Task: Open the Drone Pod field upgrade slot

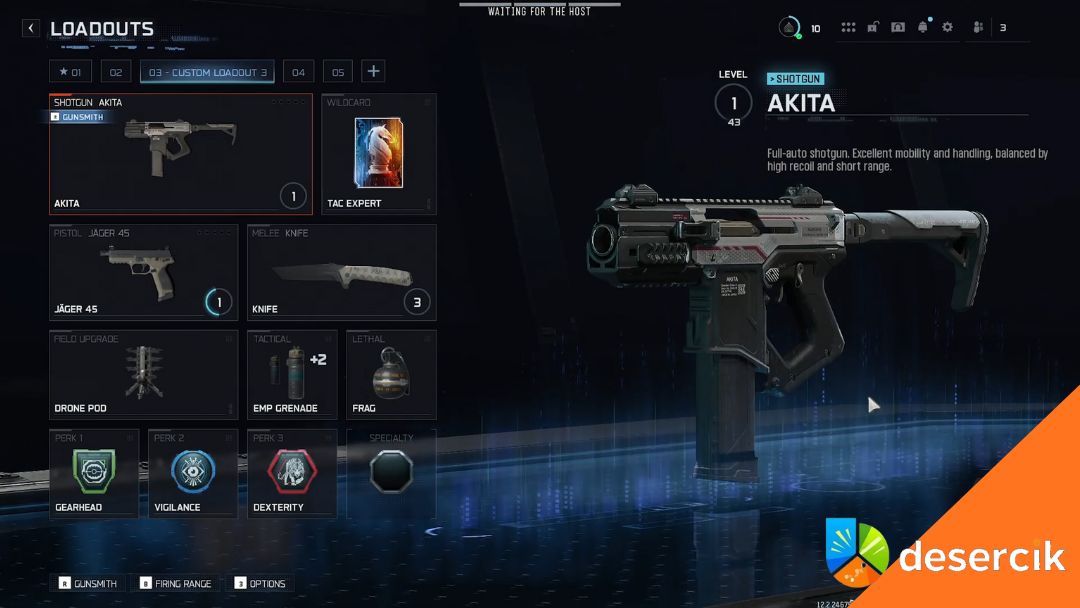Action: tap(143, 375)
